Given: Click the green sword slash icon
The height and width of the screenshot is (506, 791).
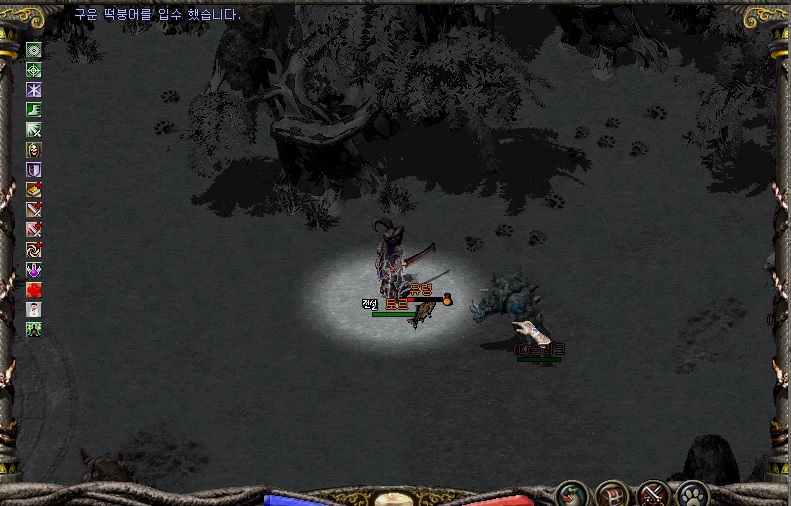Looking at the screenshot, I should 34,130.
